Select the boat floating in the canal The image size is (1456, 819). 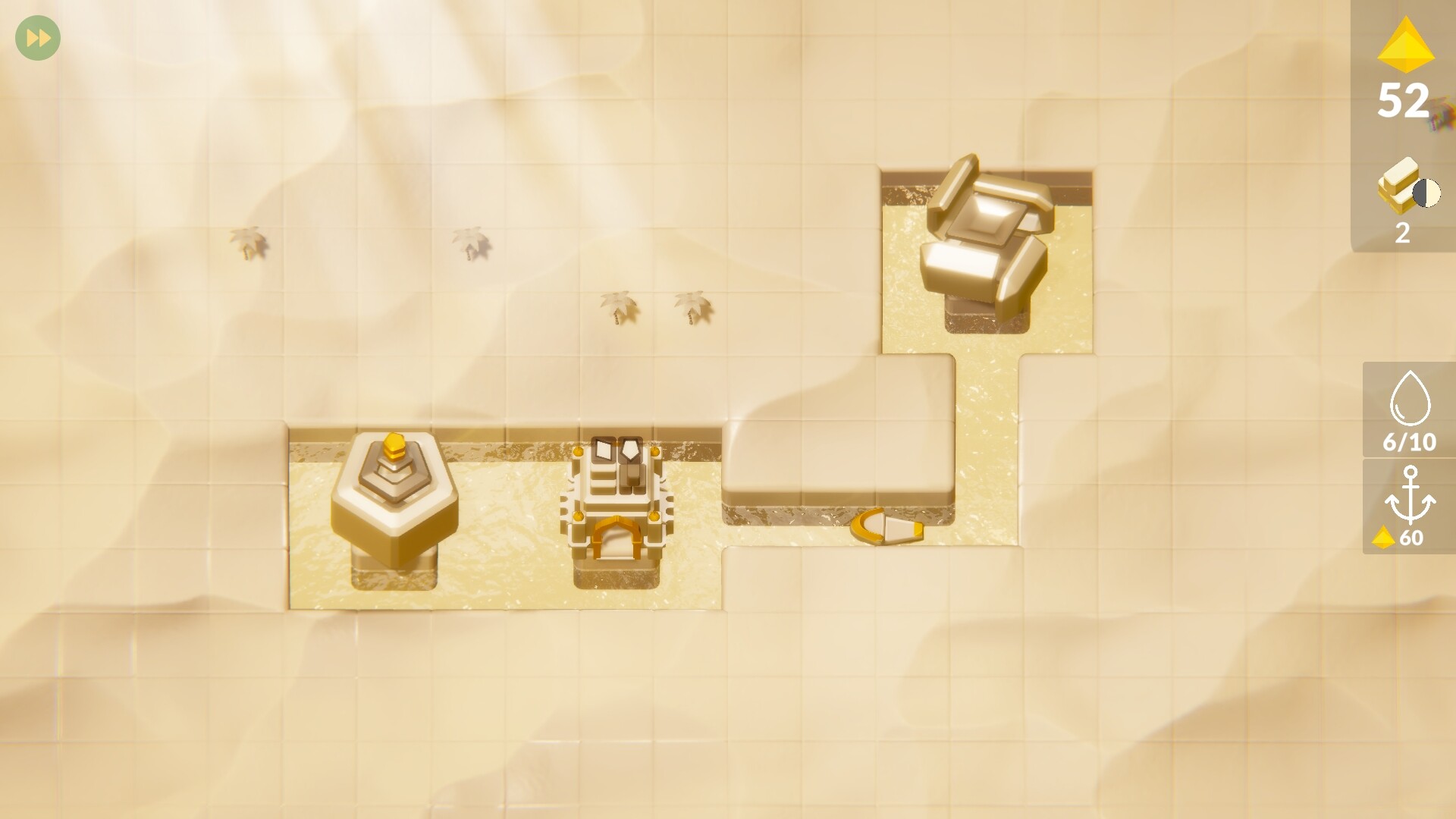(887, 526)
